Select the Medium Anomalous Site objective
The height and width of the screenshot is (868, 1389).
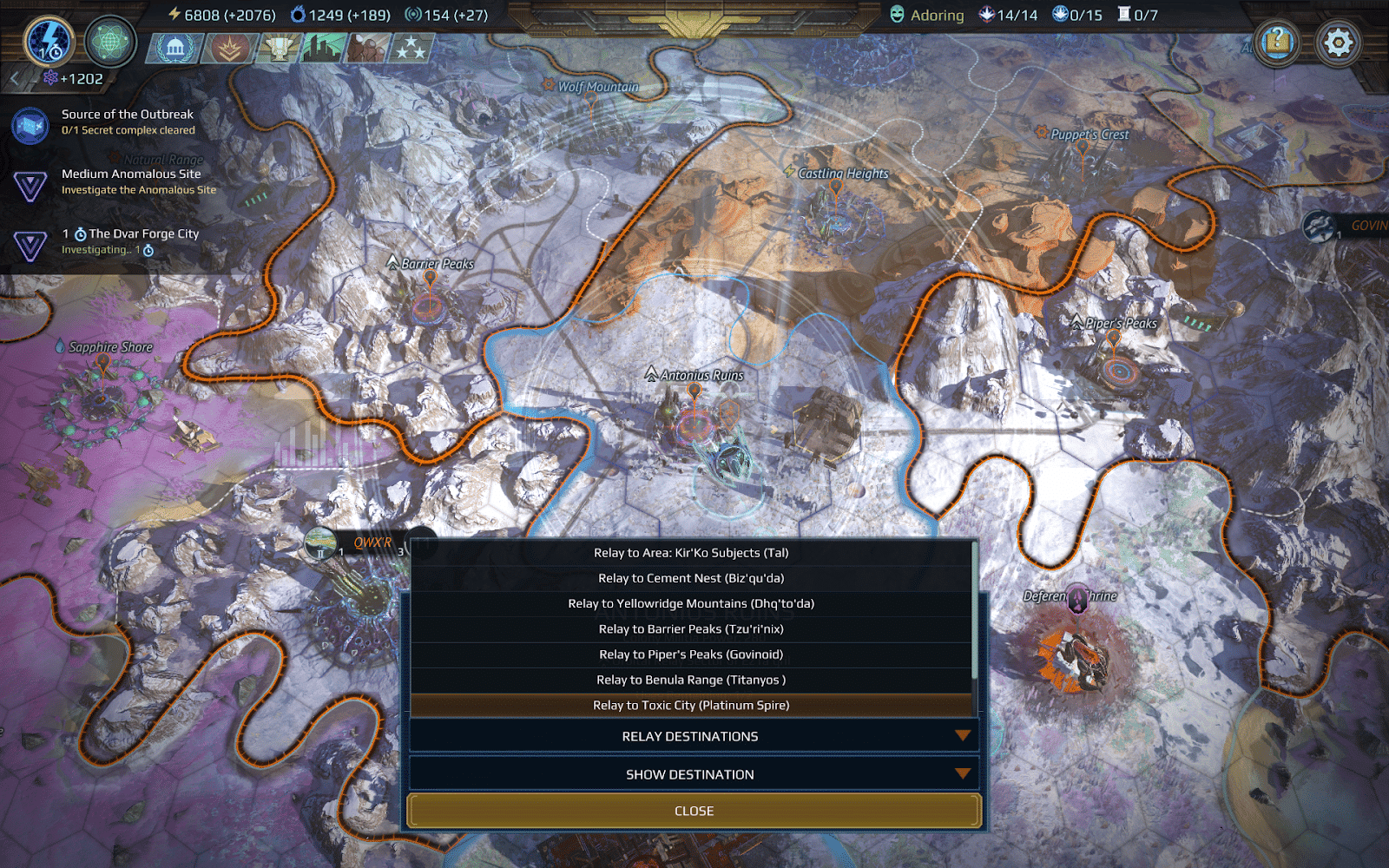[x=131, y=181]
